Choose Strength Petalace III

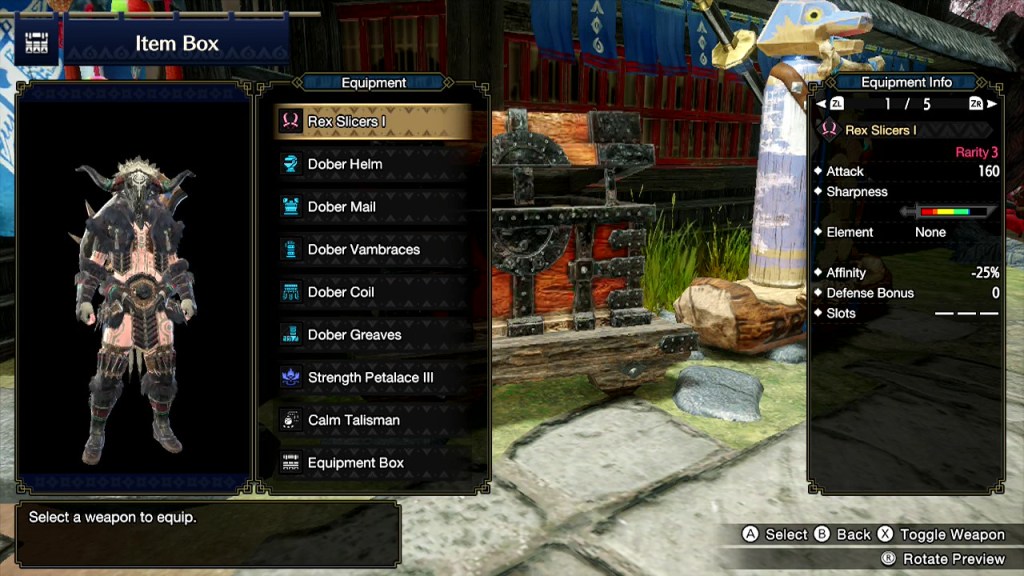pyautogui.click(x=372, y=378)
